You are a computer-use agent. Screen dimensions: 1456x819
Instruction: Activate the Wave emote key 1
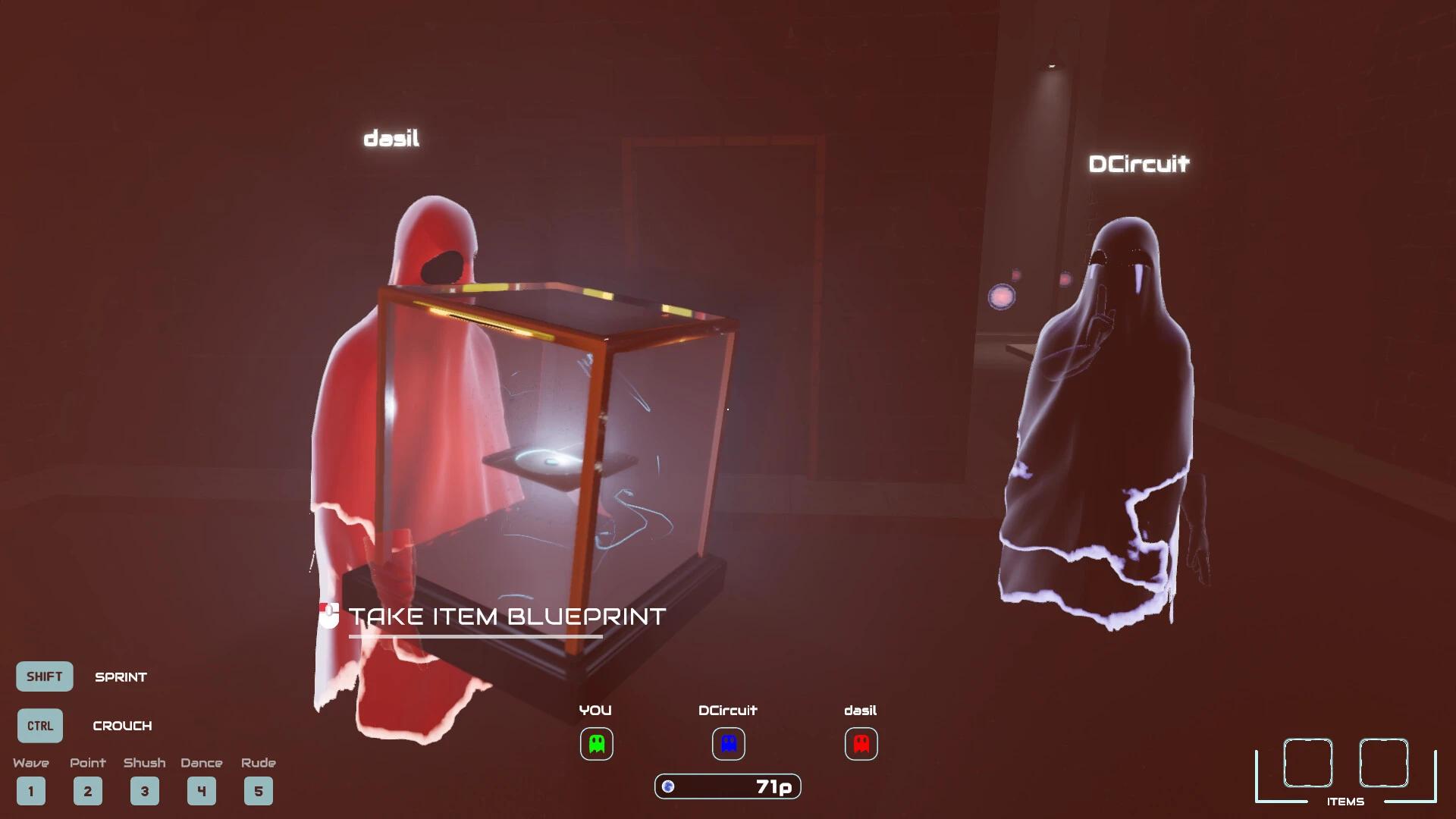31,790
